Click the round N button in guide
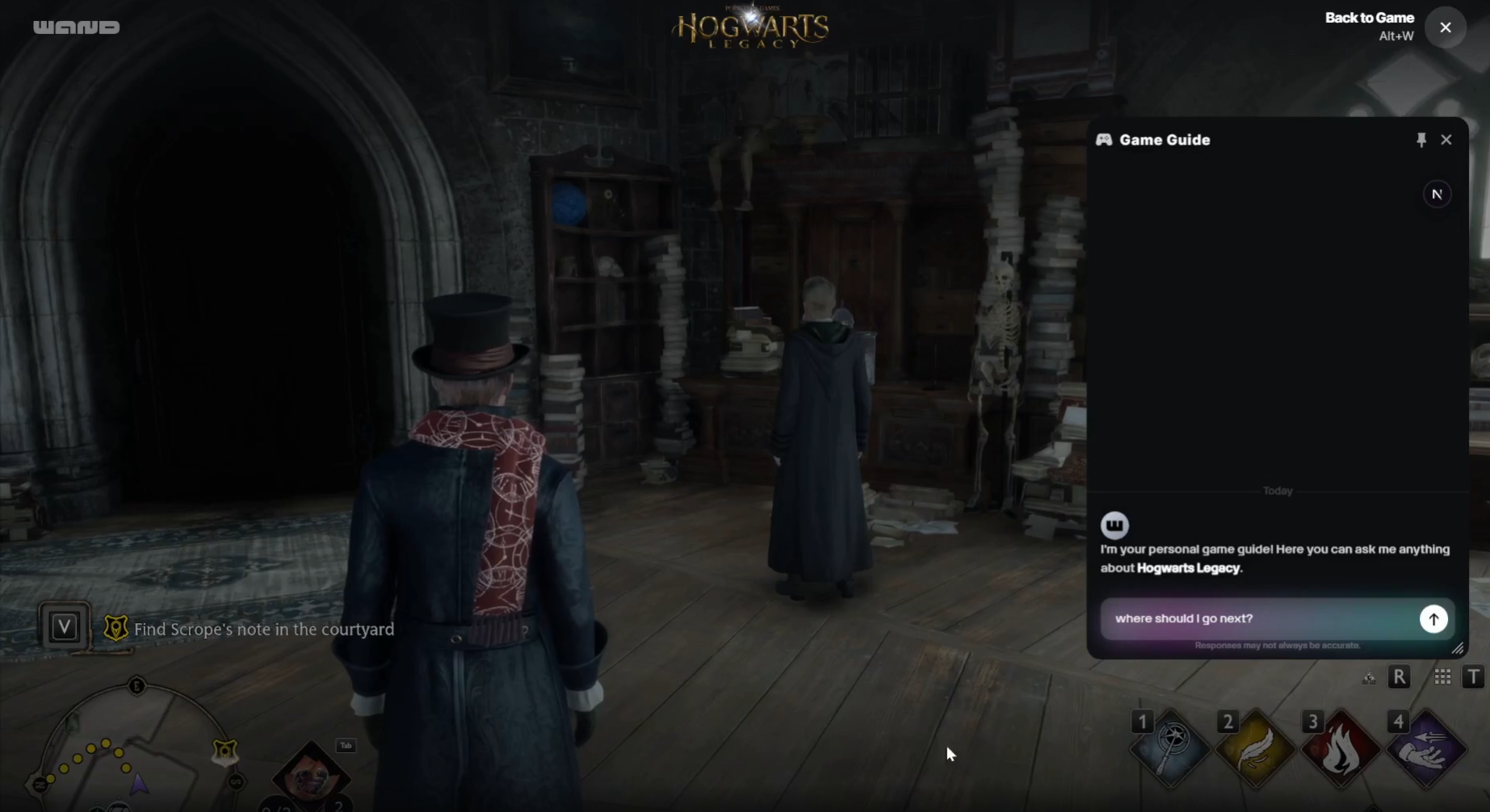Viewport: 1490px width, 812px height. pyautogui.click(x=1437, y=195)
